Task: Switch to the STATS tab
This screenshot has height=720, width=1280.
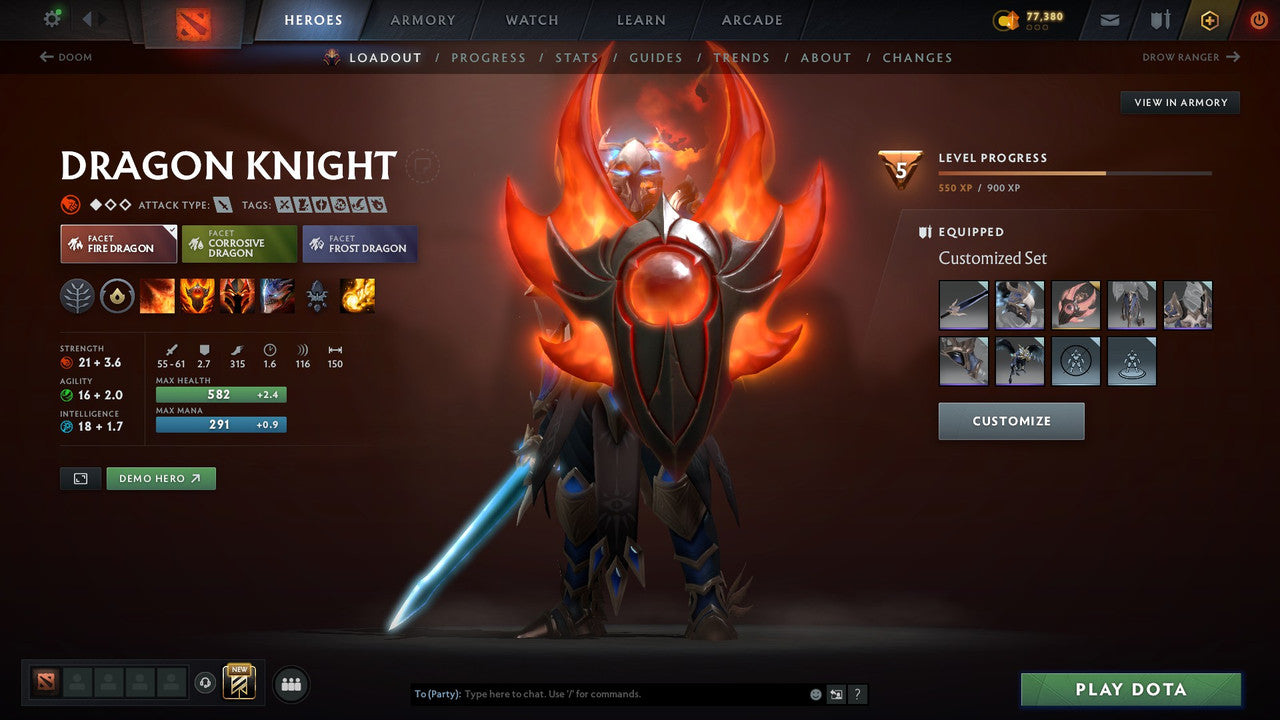Action: [x=577, y=57]
